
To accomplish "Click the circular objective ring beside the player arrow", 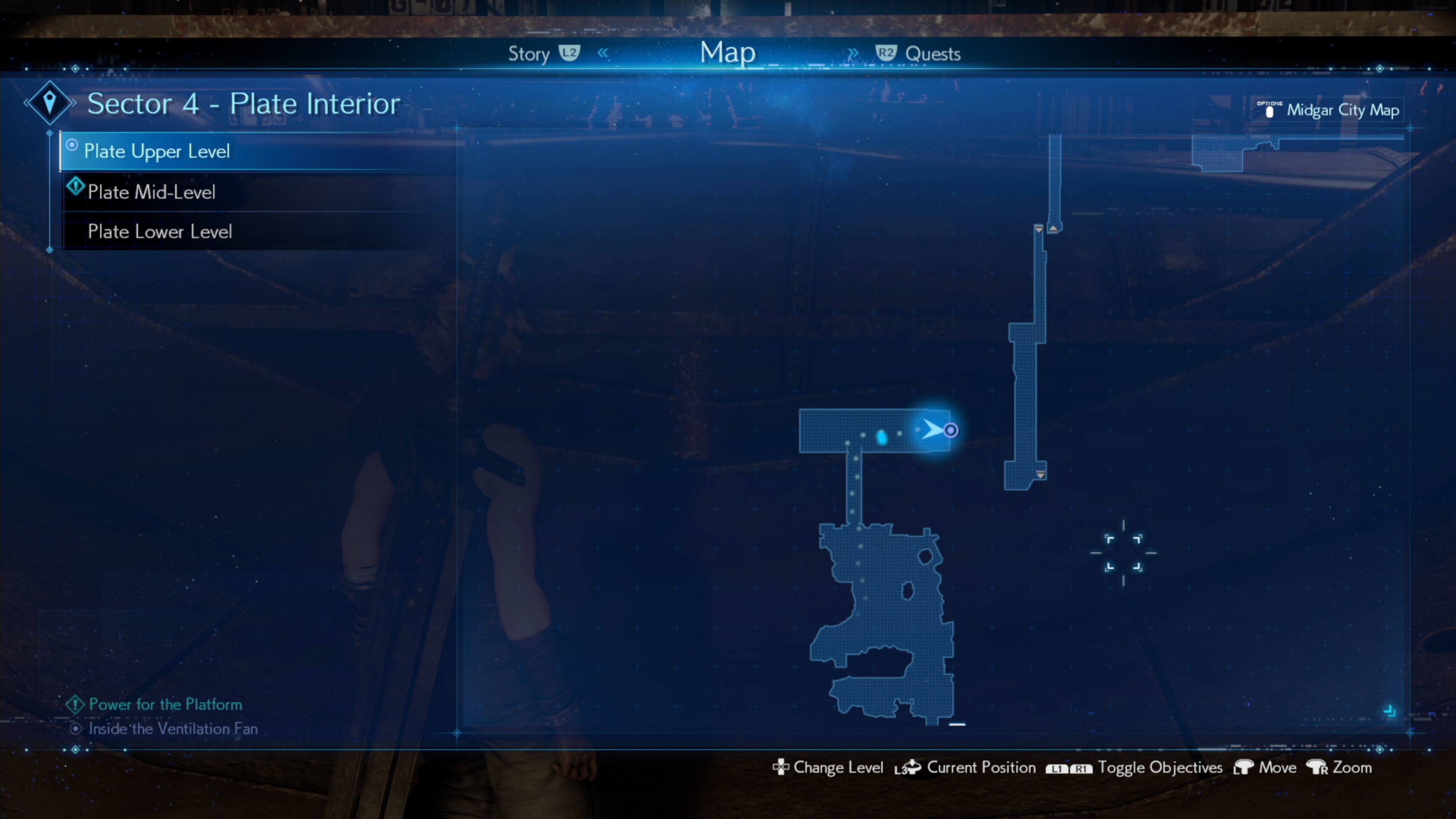I will (952, 430).
